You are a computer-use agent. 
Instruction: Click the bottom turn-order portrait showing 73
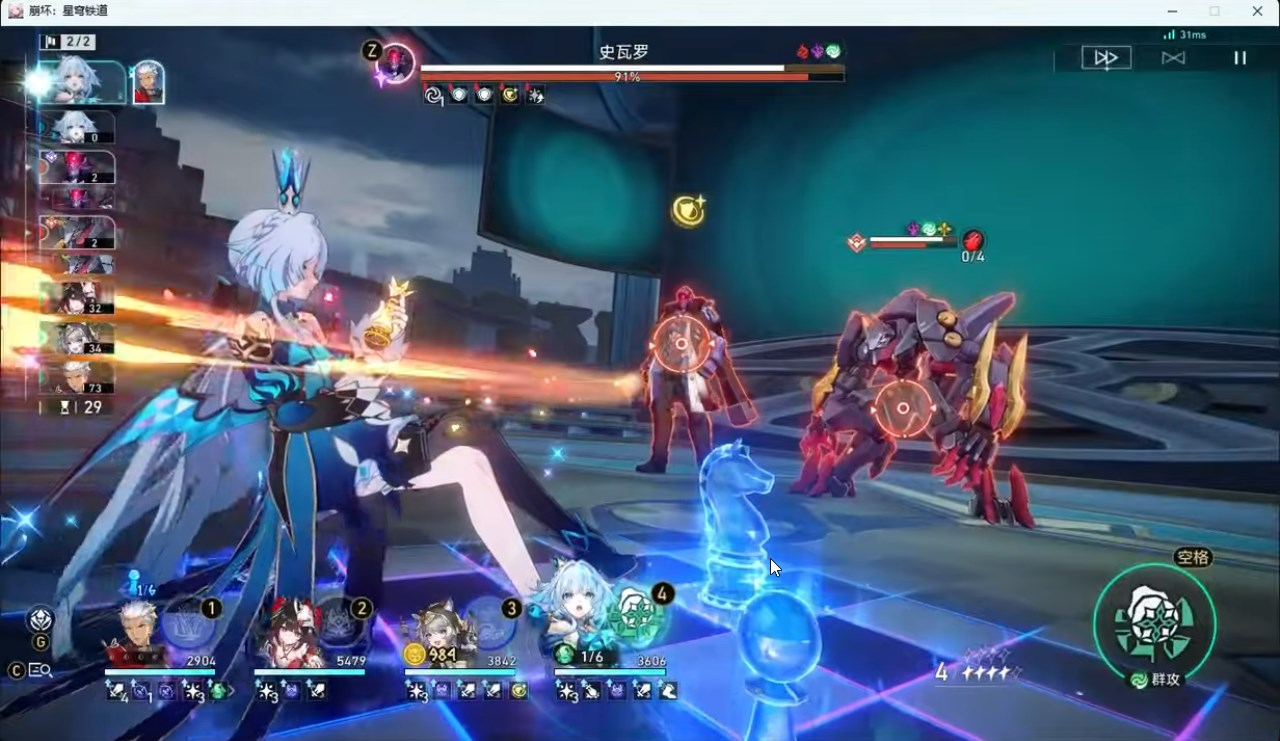point(76,377)
